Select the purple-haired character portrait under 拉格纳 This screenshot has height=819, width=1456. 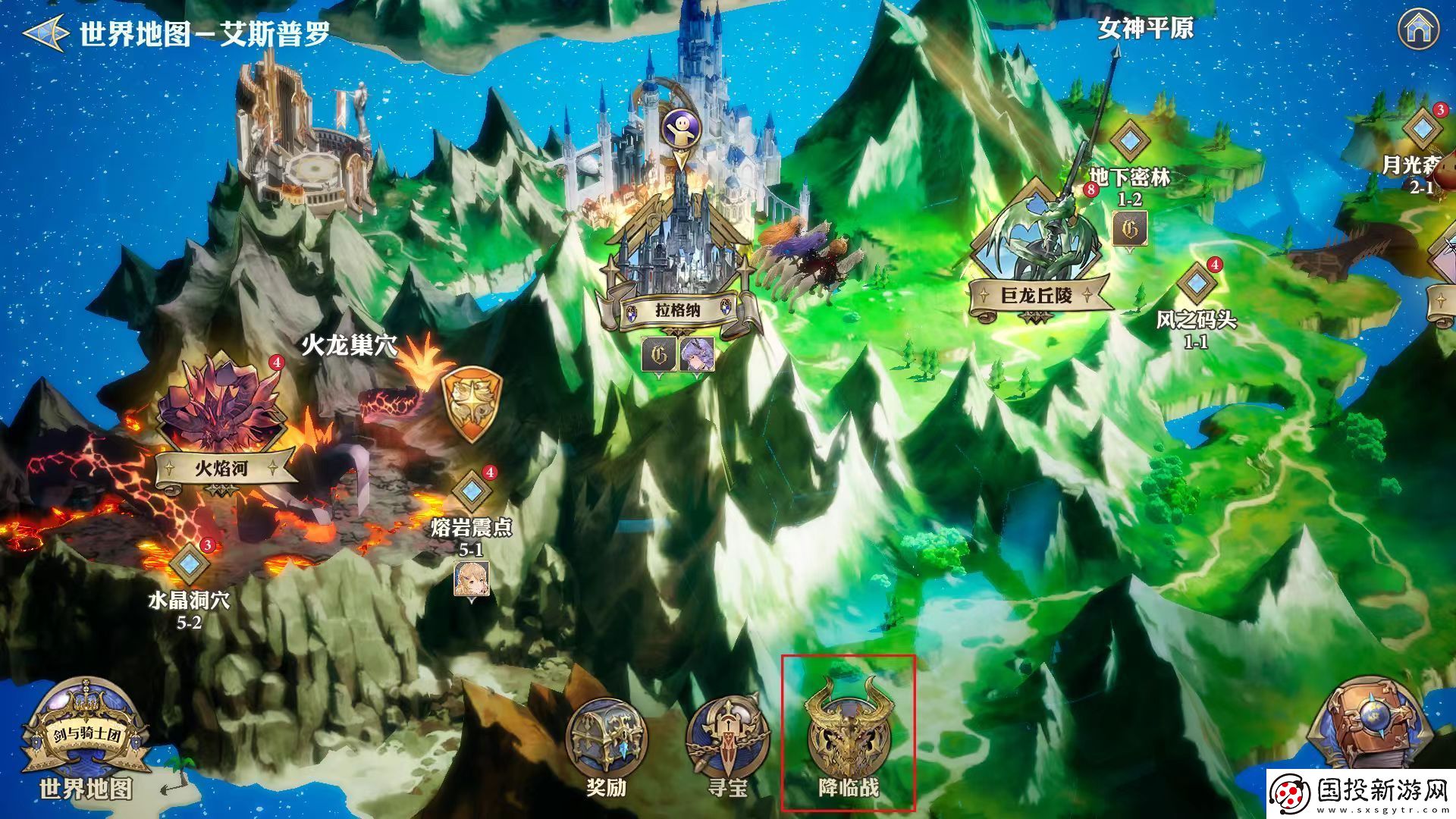(x=696, y=355)
